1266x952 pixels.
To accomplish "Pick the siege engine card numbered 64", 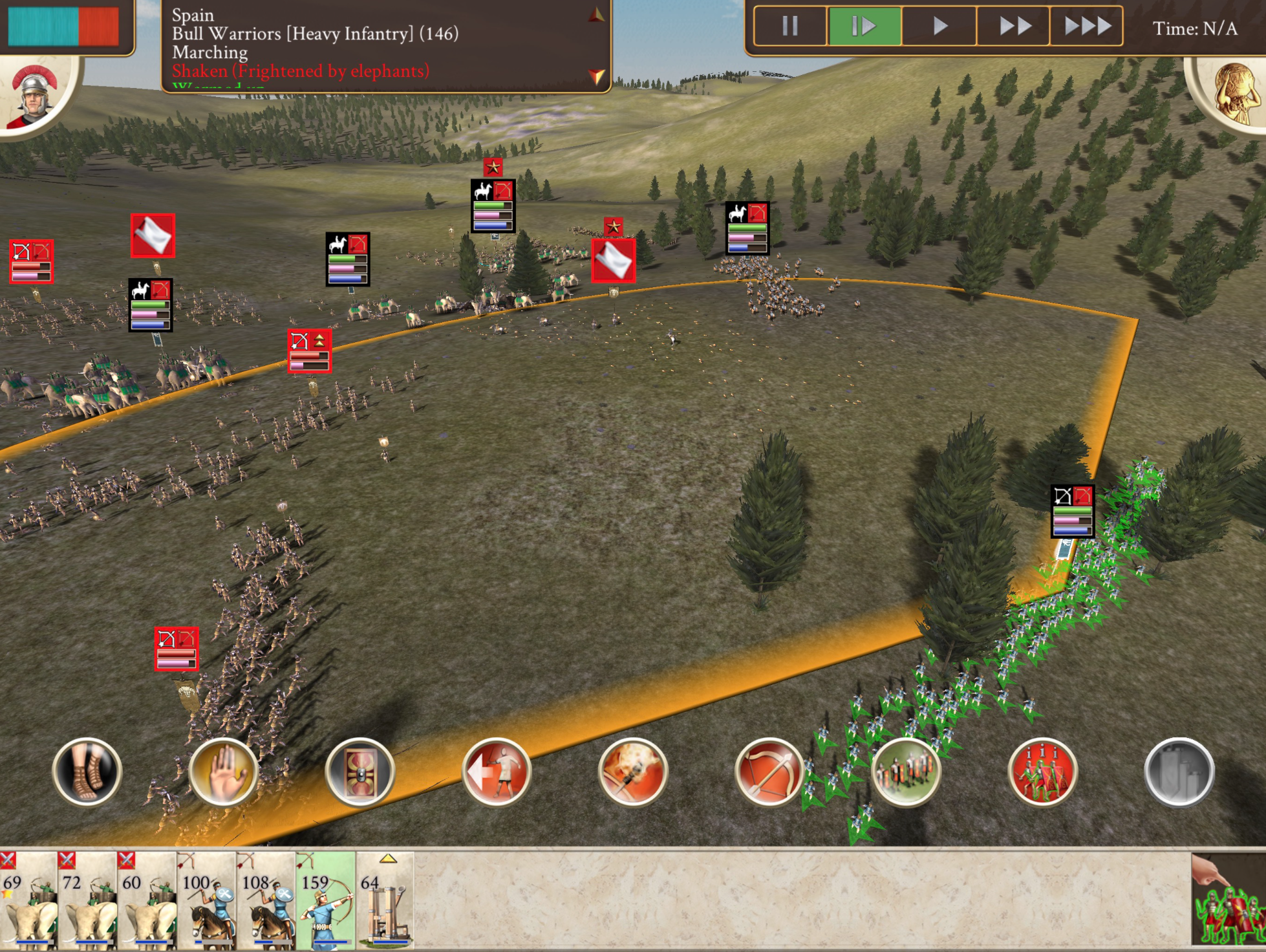I will [385, 901].
